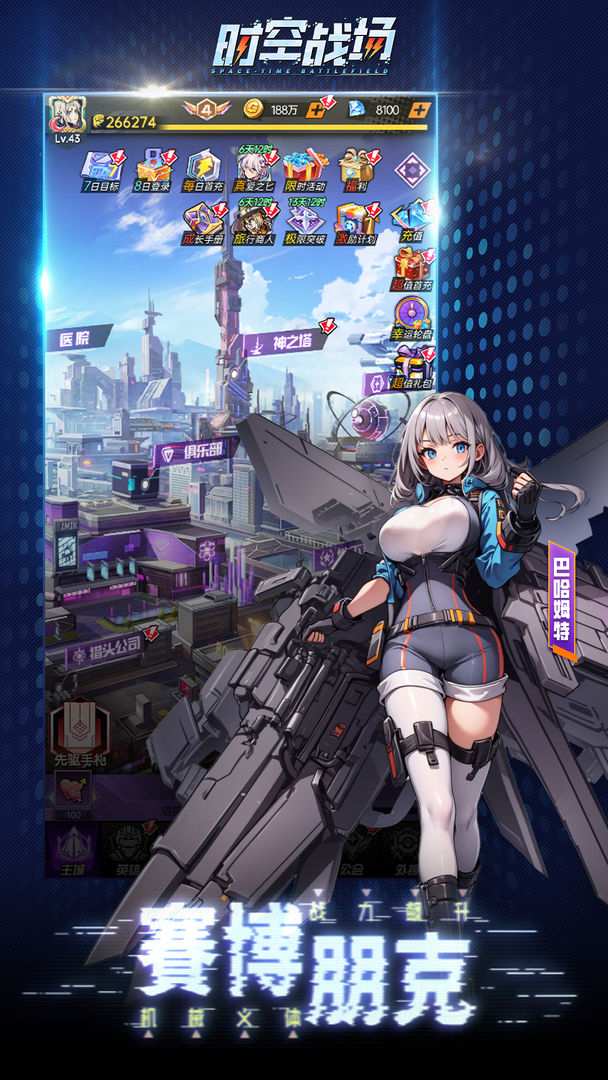The height and width of the screenshot is (1080, 608).
Task: Enter the 神之塔 tower
Action: coord(285,343)
